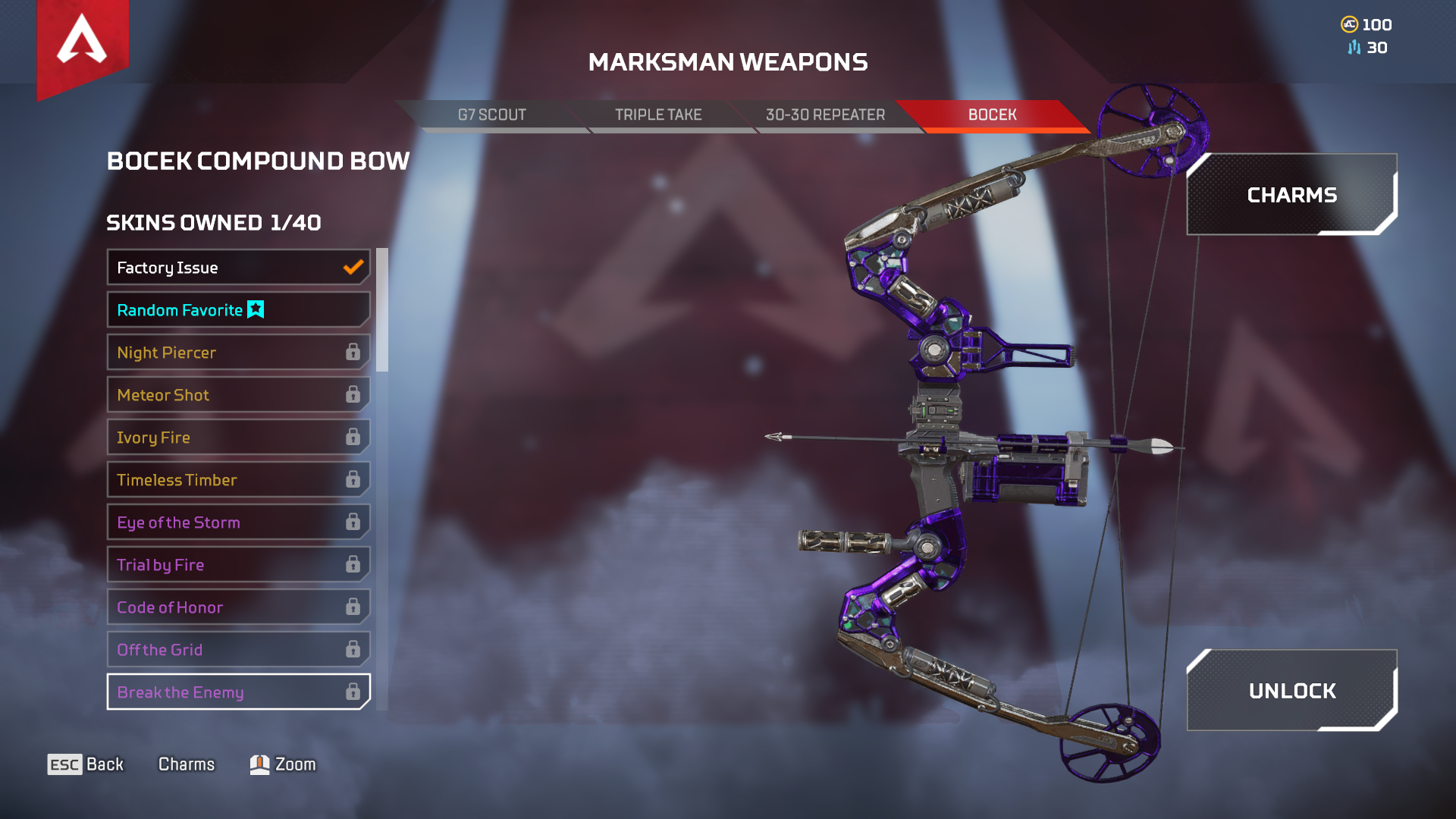Click the lock icon on Meteor Shot skin
Viewport: 1456px width, 819px height.
(x=352, y=394)
